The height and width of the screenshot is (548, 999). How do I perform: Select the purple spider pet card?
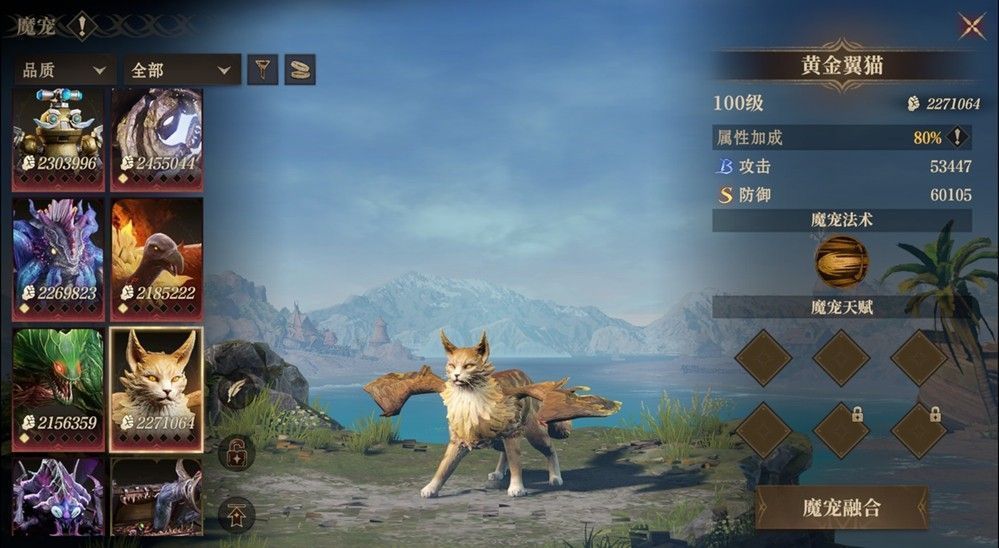(58, 497)
